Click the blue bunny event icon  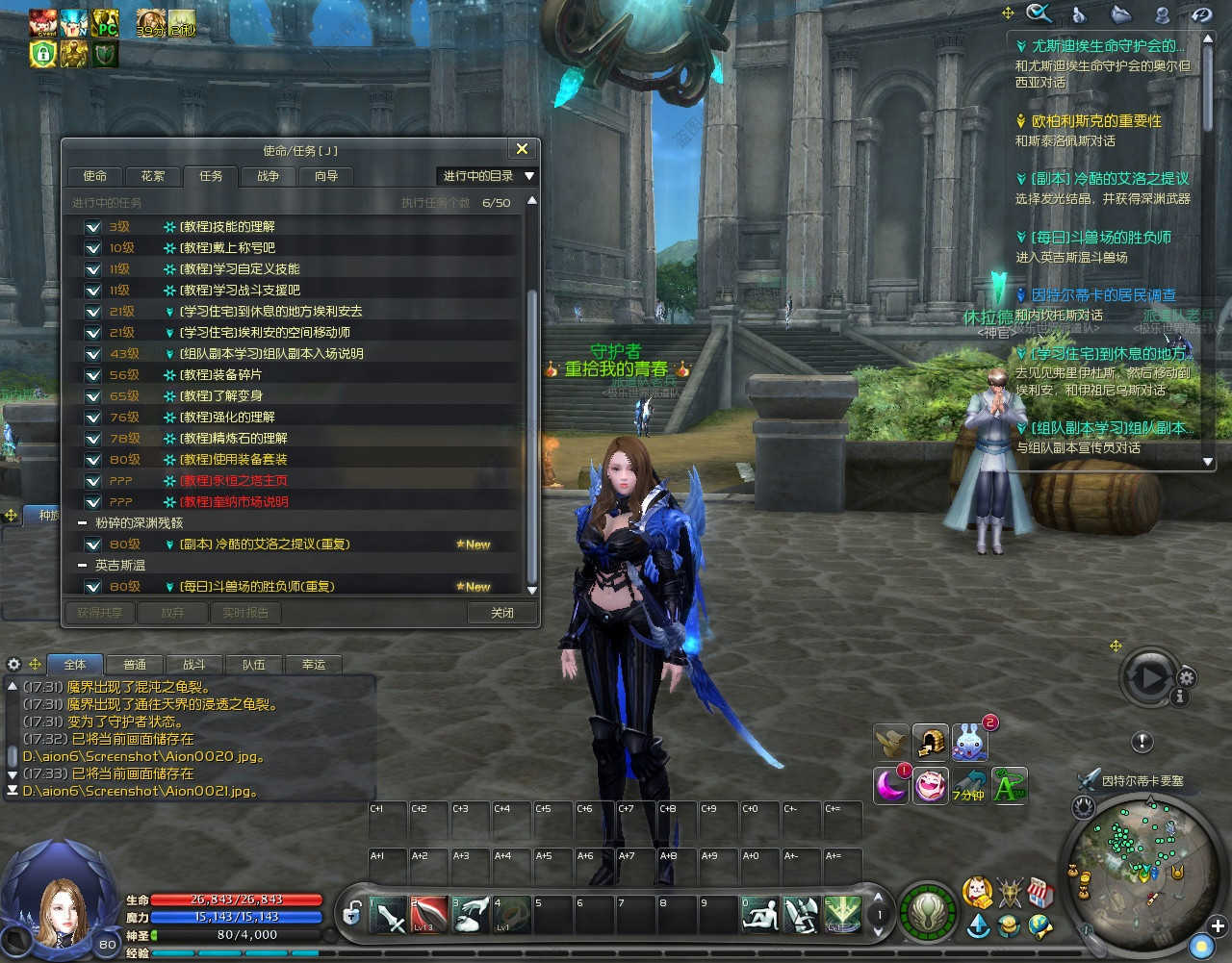(x=969, y=742)
